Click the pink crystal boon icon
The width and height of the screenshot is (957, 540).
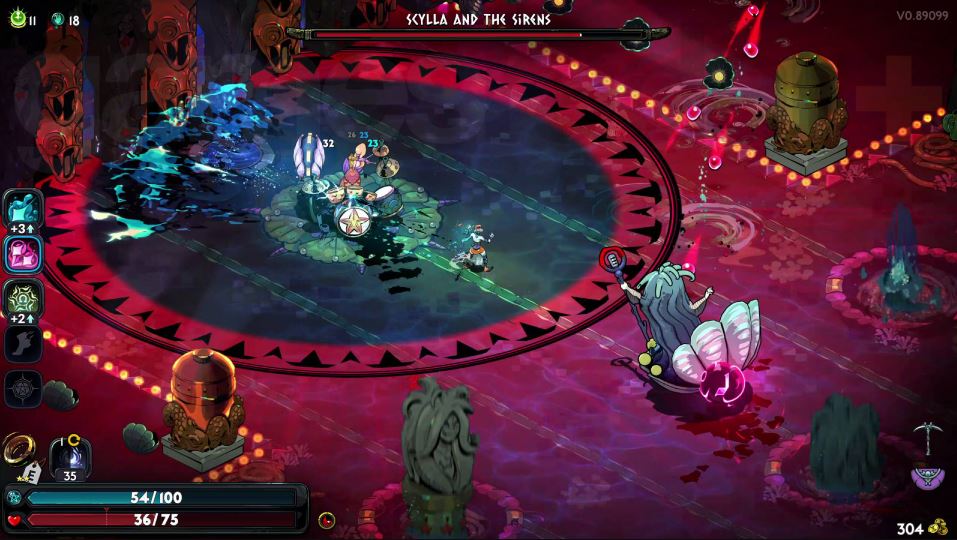23,254
